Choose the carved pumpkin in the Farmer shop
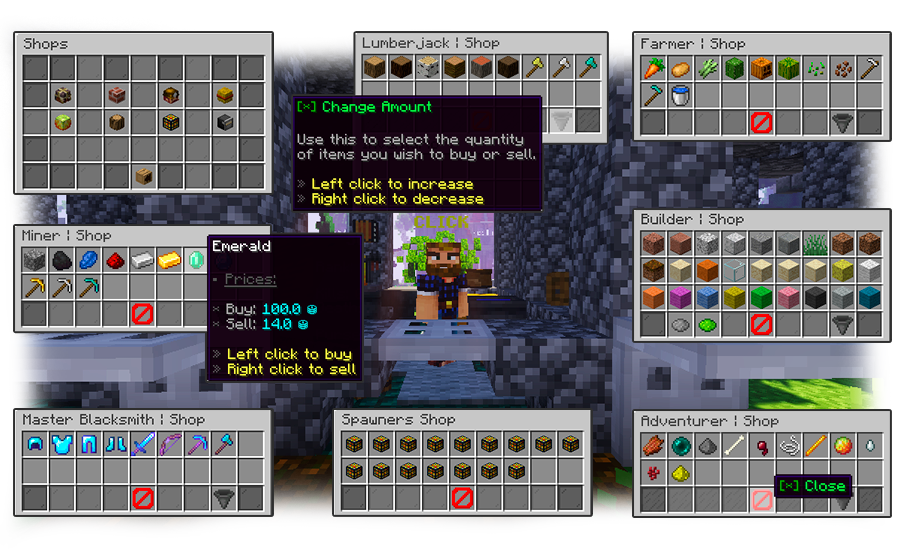 click(760, 69)
